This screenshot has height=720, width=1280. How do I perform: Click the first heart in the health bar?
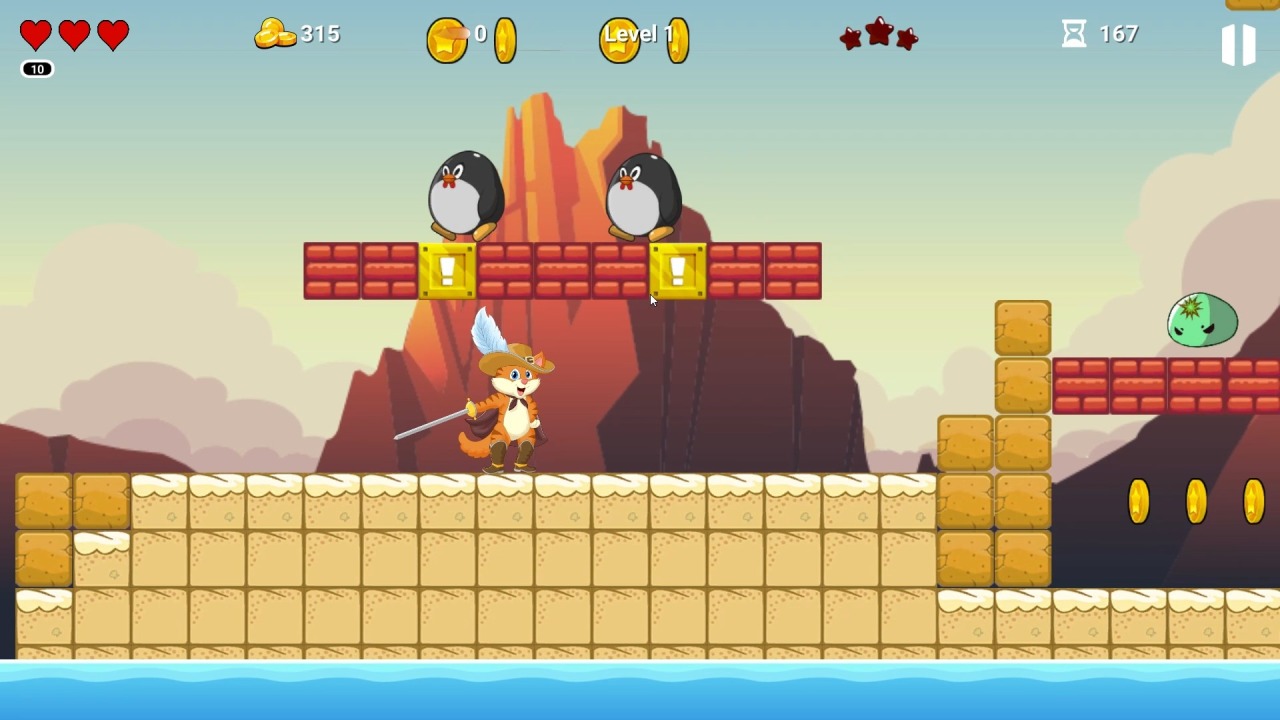pyautogui.click(x=35, y=33)
